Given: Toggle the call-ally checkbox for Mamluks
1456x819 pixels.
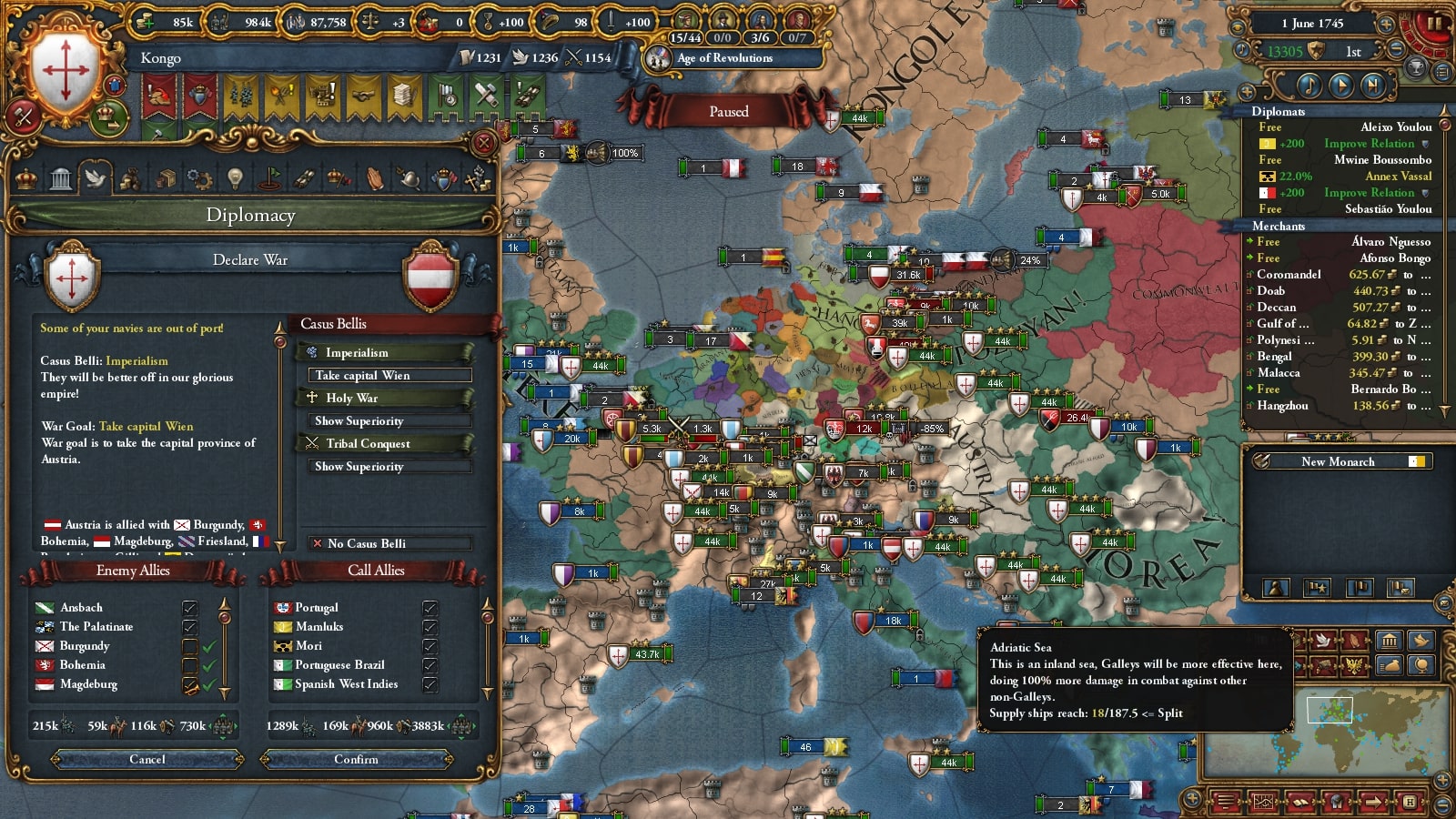Looking at the screenshot, I should tap(430, 626).
